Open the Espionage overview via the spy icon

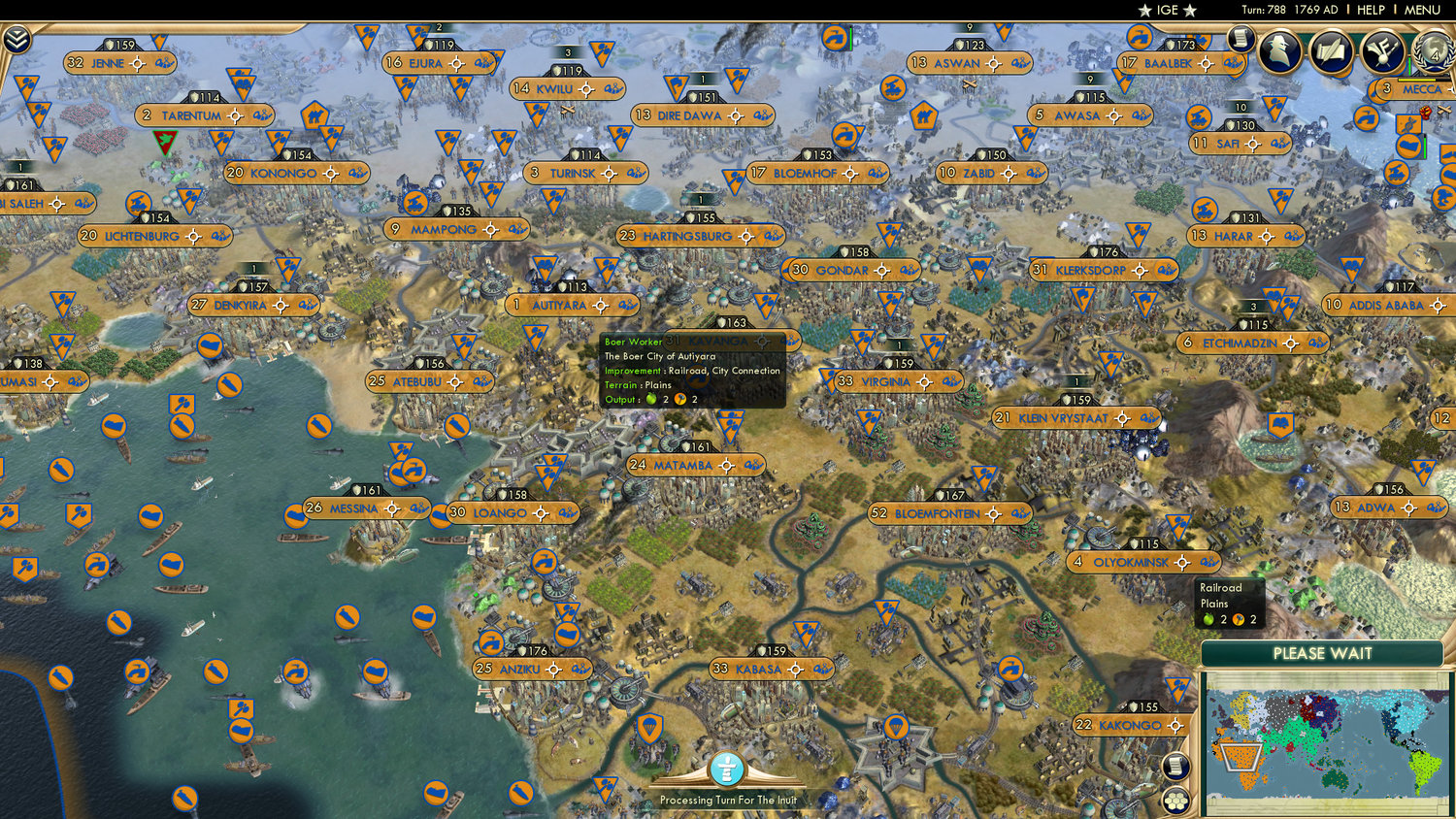(1280, 50)
